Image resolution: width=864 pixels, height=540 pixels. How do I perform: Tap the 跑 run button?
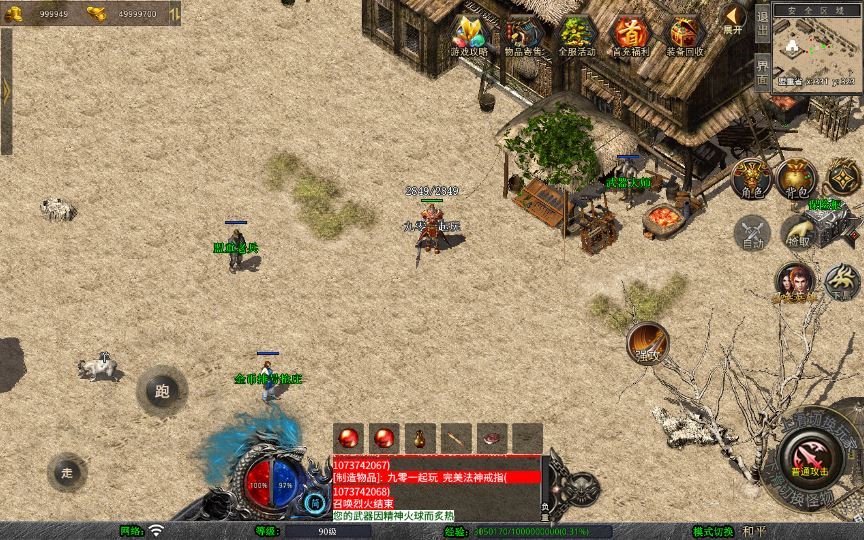162,391
